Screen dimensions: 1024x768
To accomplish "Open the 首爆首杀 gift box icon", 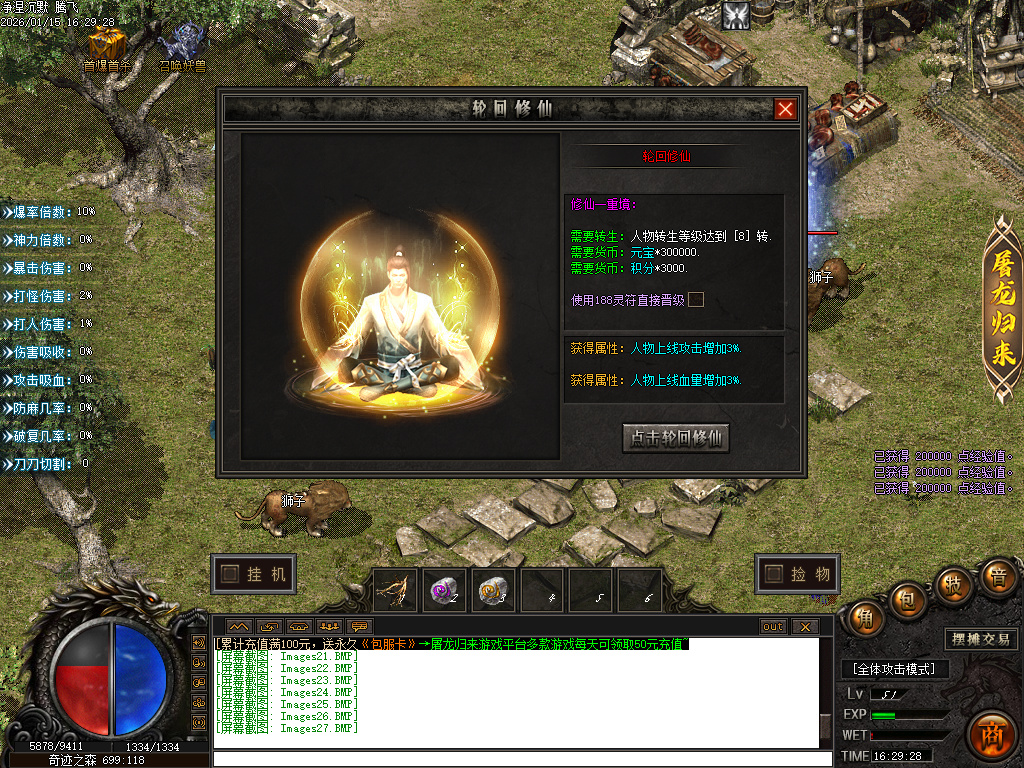I will [106, 46].
